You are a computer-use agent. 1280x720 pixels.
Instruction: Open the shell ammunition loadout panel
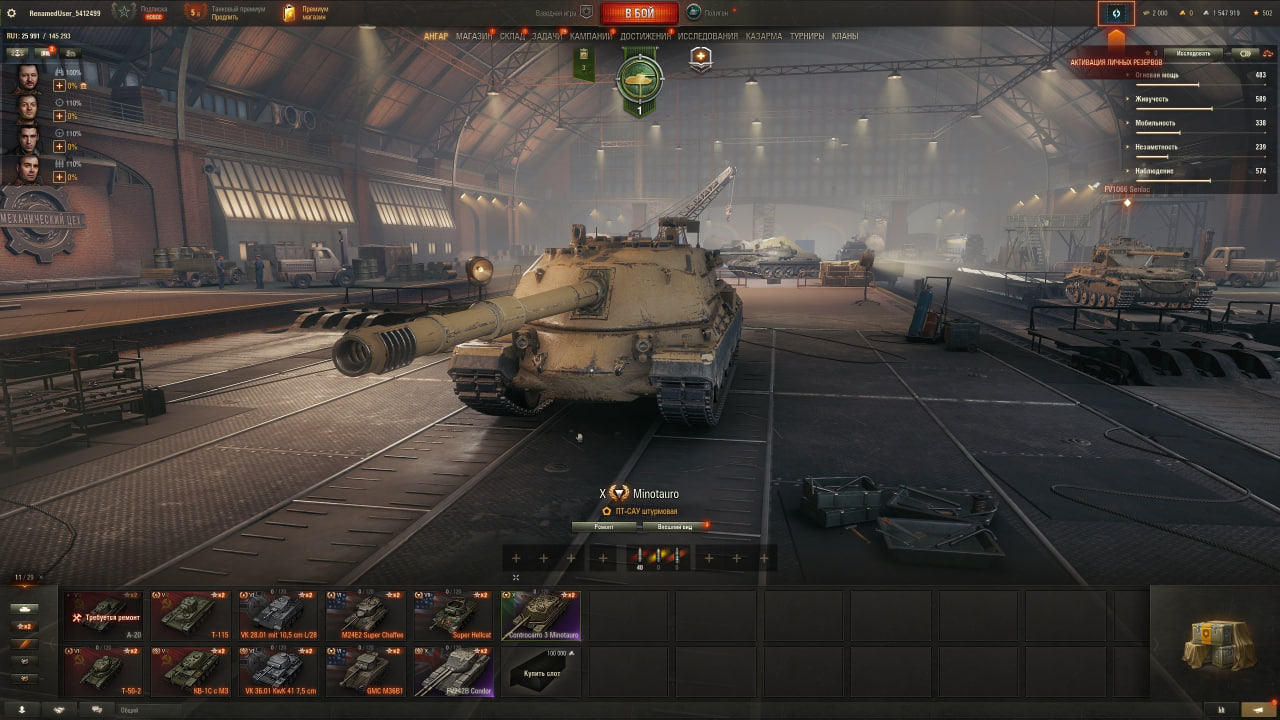pyautogui.click(x=658, y=558)
